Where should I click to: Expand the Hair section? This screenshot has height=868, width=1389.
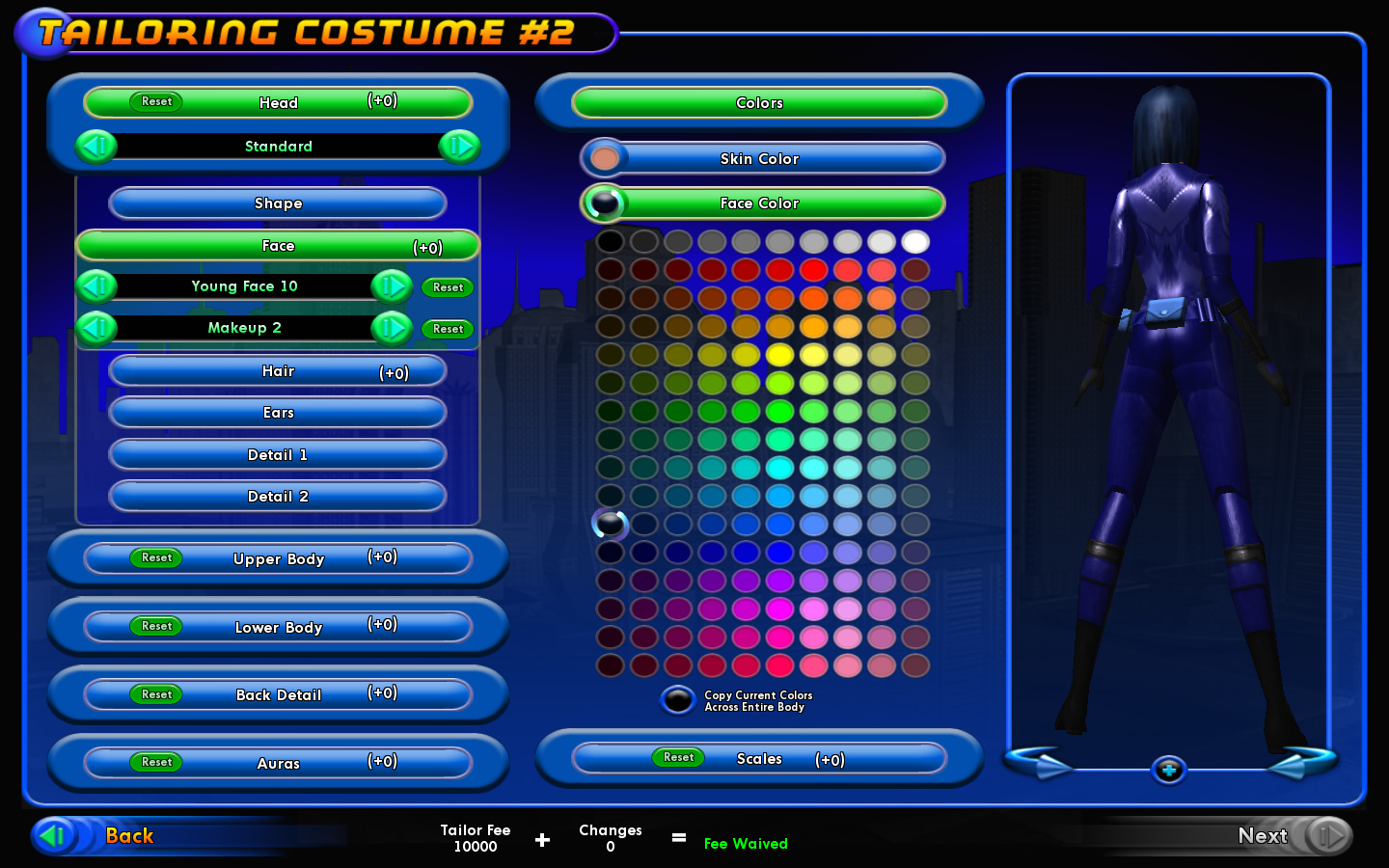(278, 371)
